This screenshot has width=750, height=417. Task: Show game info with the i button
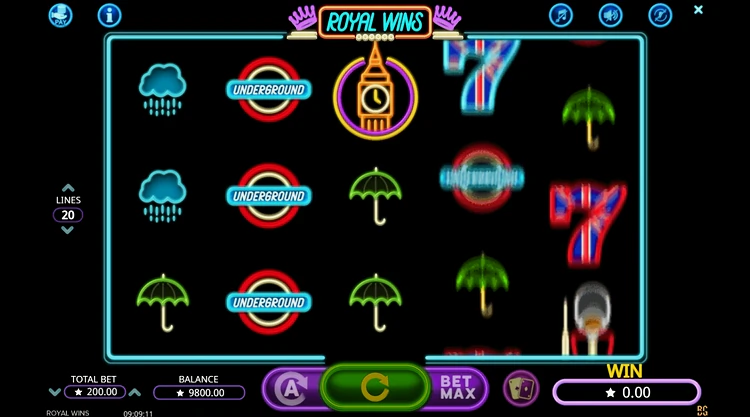coord(109,15)
